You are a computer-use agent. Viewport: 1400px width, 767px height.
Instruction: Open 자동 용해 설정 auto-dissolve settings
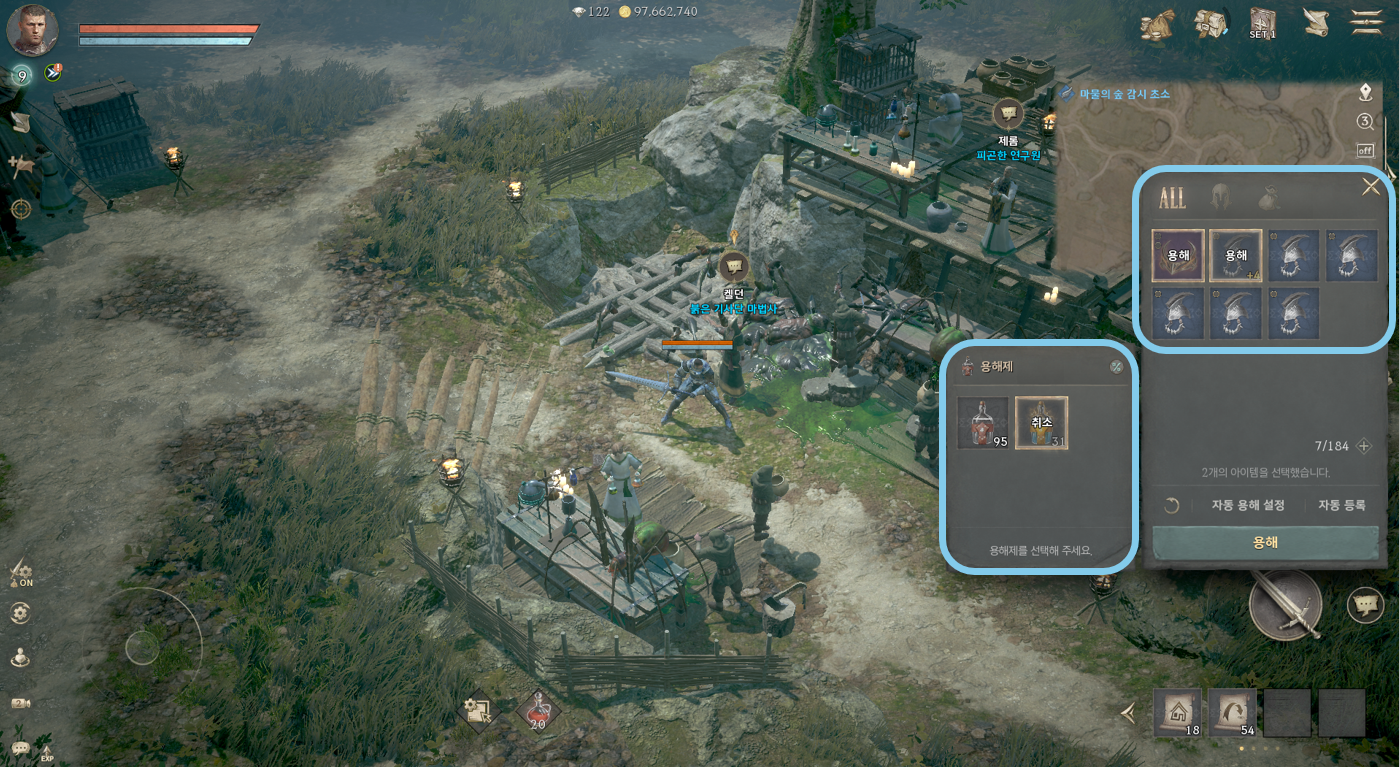coord(1247,505)
